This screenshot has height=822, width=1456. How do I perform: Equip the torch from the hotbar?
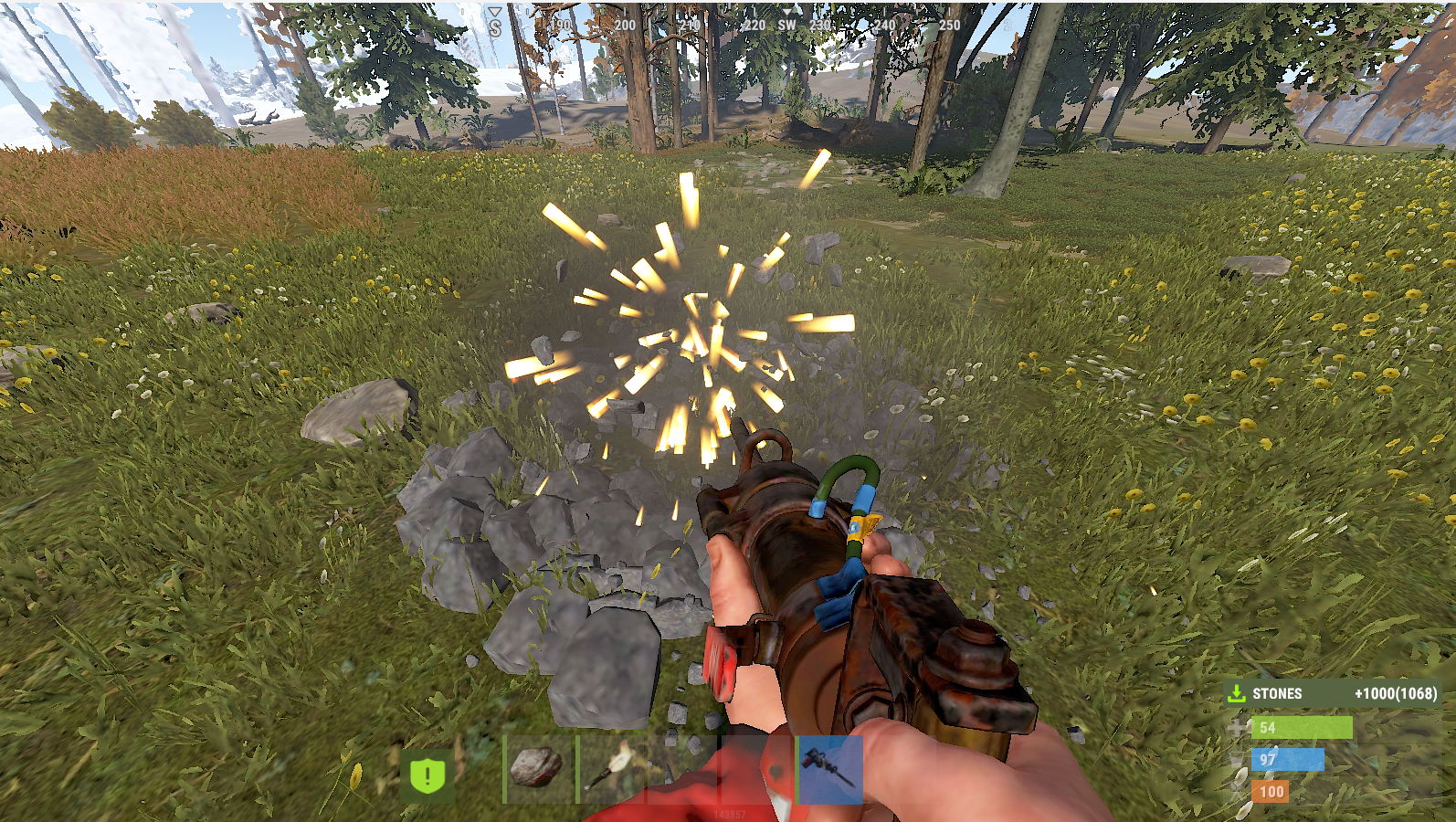(x=610, y=769)
